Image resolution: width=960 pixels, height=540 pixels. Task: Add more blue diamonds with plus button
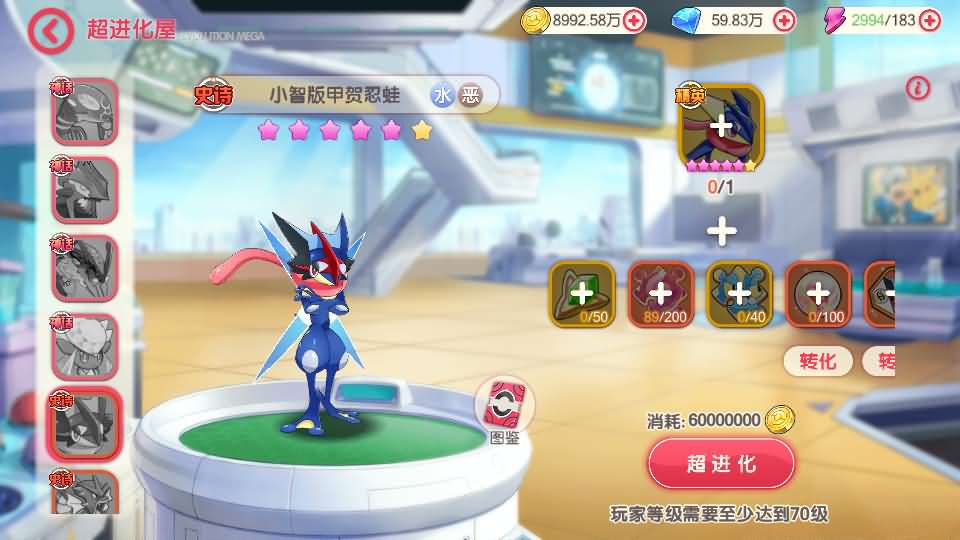pyautogui.click(x=784, y=20)
